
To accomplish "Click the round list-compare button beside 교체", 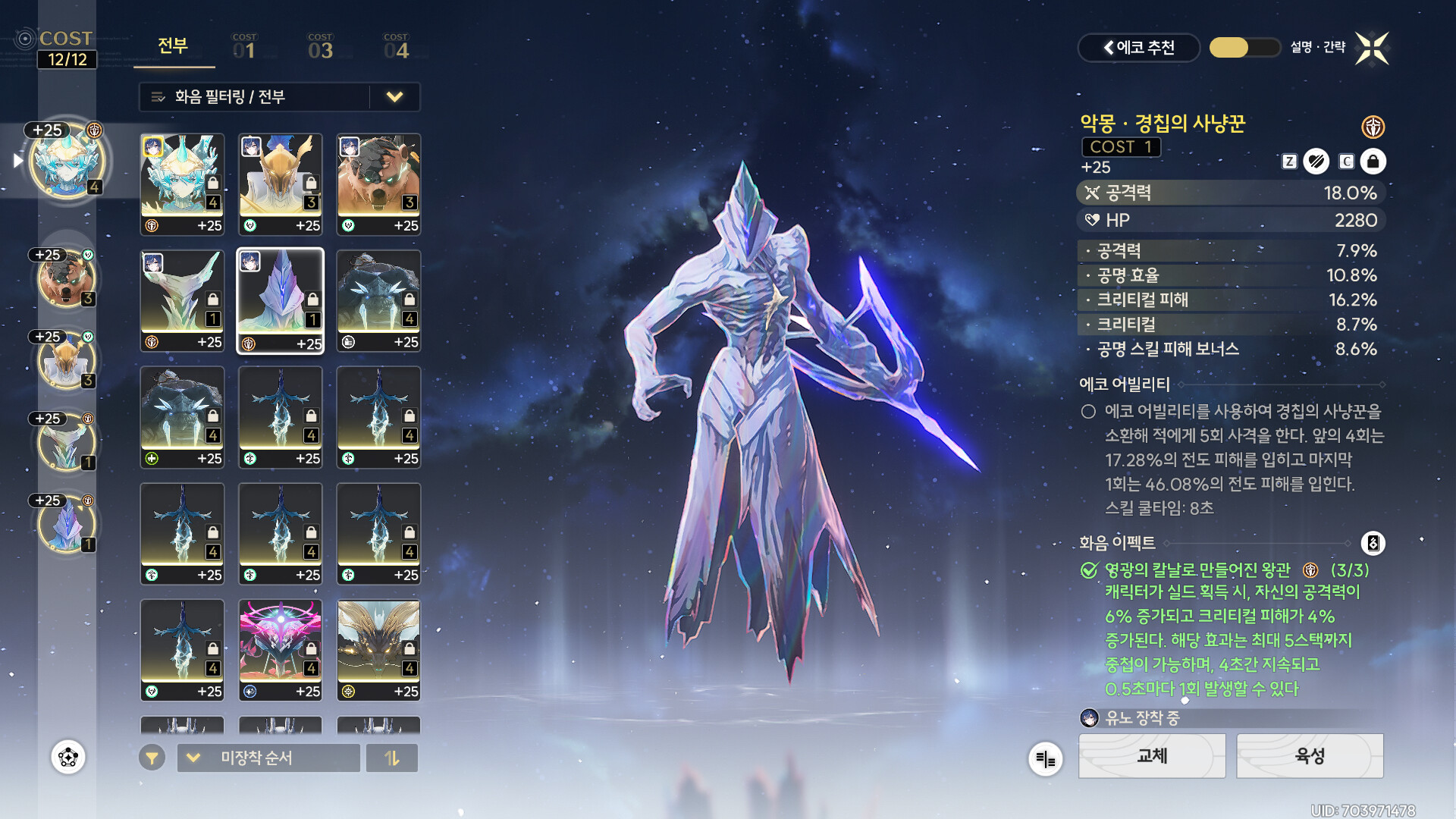I will 1045,758.
